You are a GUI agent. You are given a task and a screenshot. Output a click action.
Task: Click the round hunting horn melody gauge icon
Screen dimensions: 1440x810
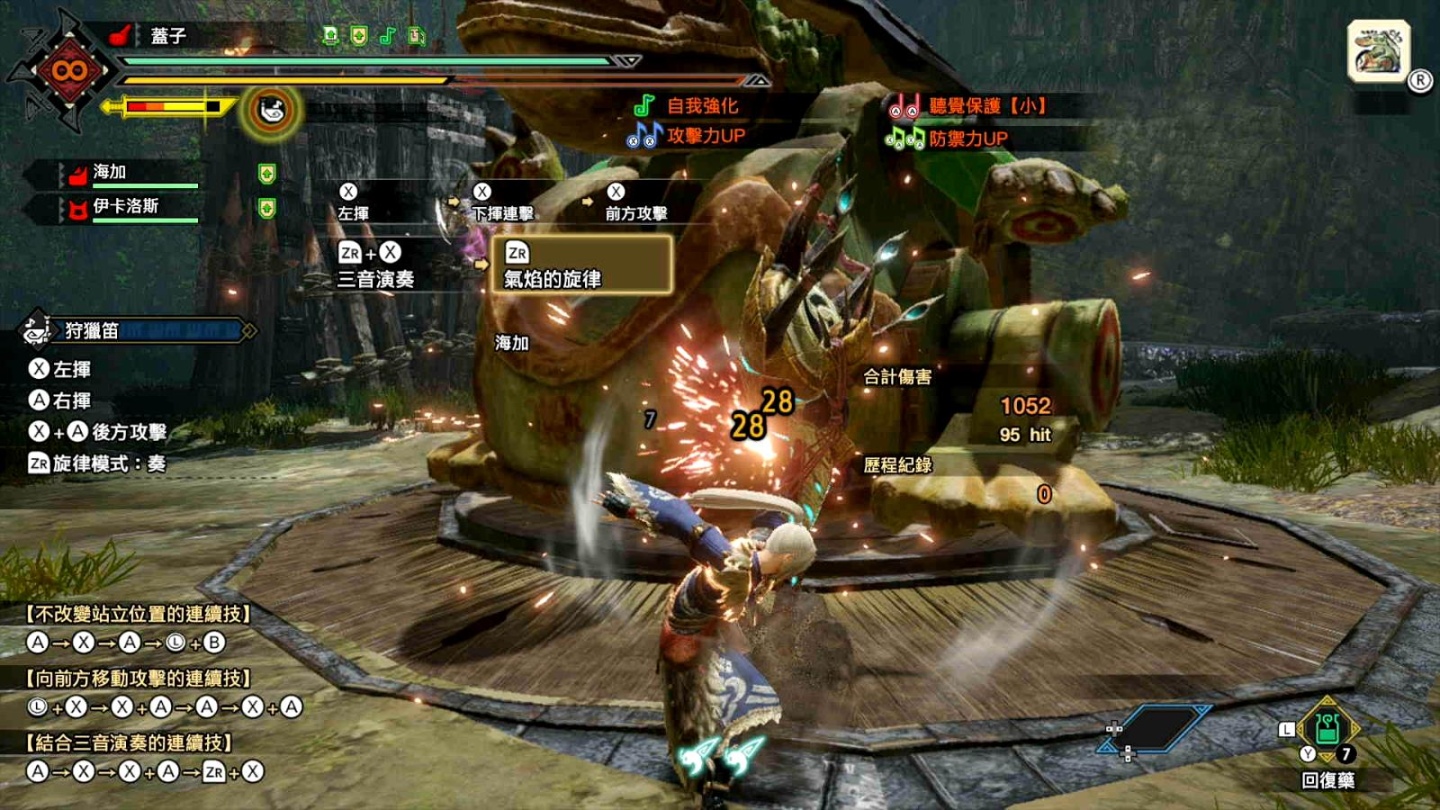pyautogui.click(x=270, y=110)
